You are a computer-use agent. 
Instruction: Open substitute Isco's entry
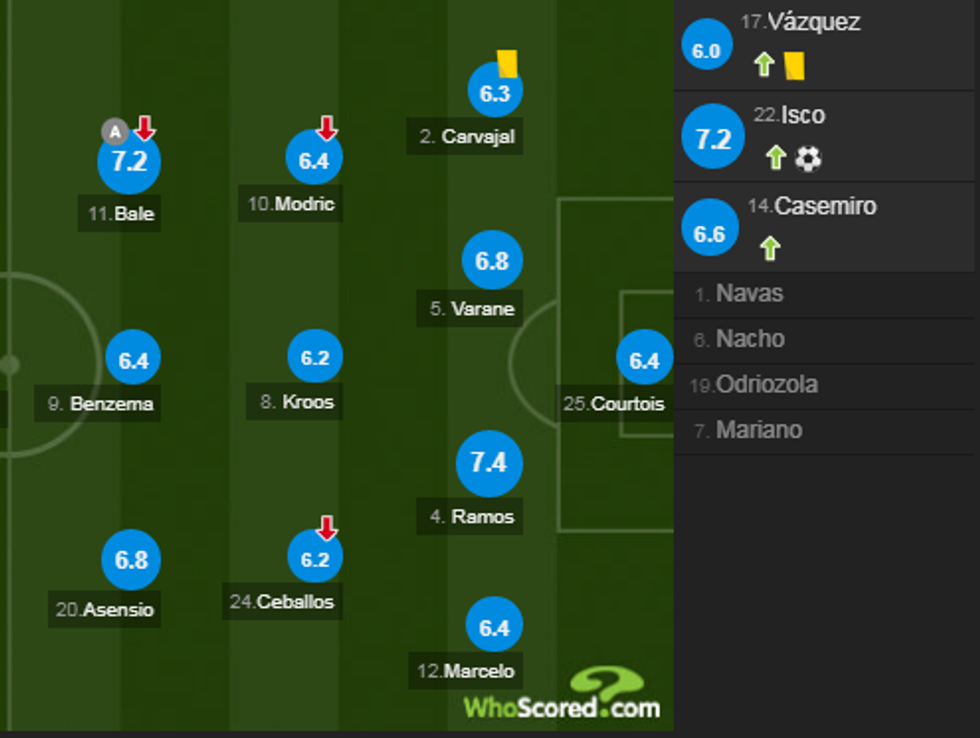(x=802, y=115)
